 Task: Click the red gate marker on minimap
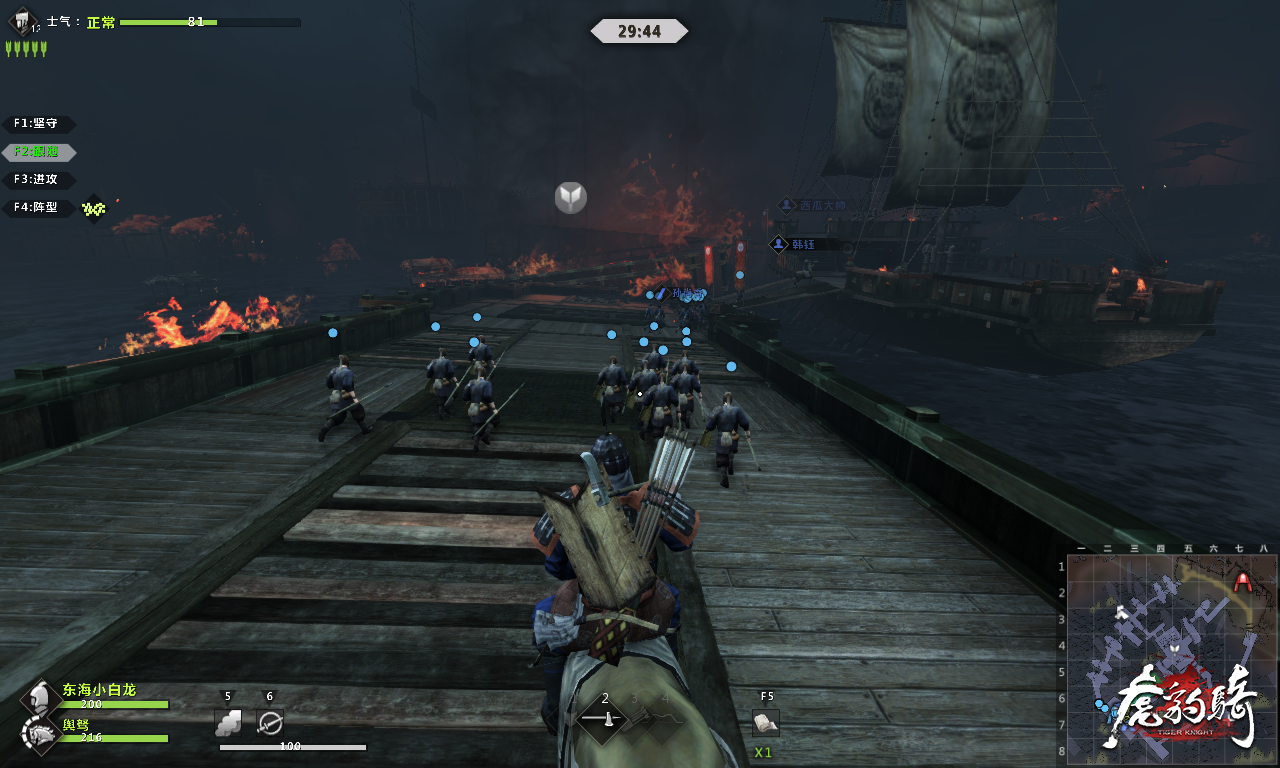pyautogui.click(x=1243, y=580)
